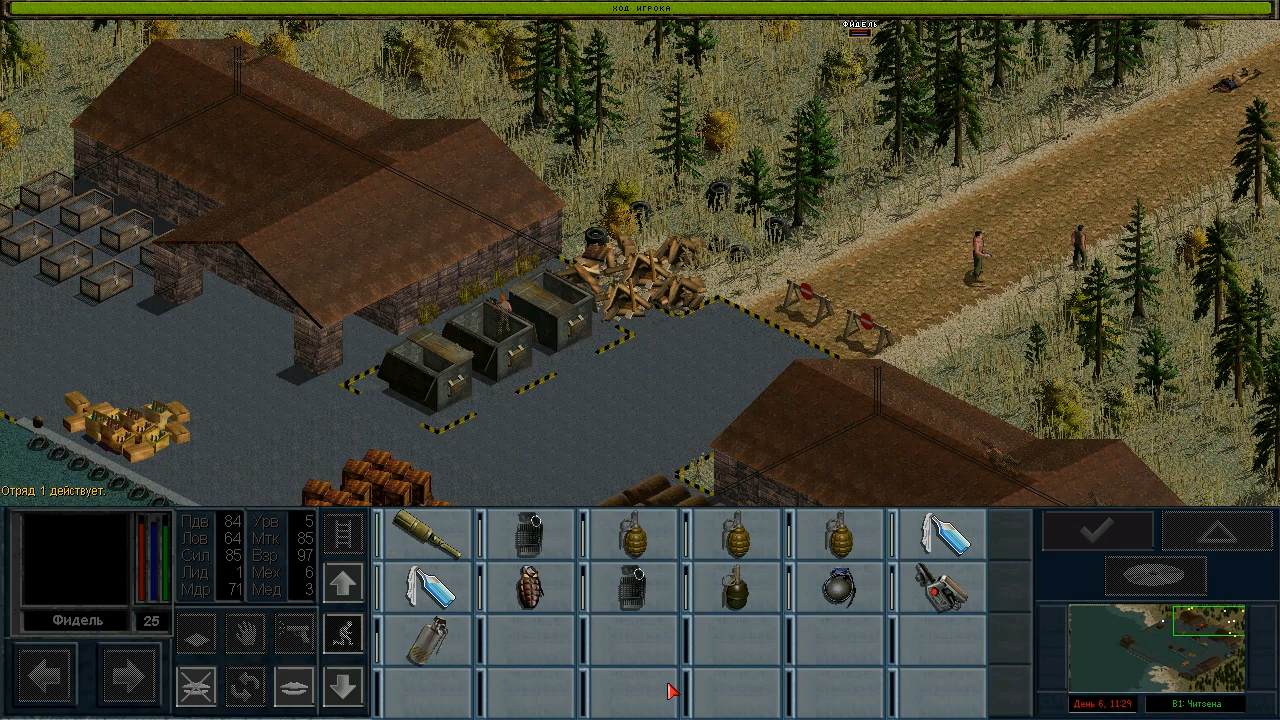Switch to previous mercenary with left arrow
The image size is (1280, 720).
[45, 677]
